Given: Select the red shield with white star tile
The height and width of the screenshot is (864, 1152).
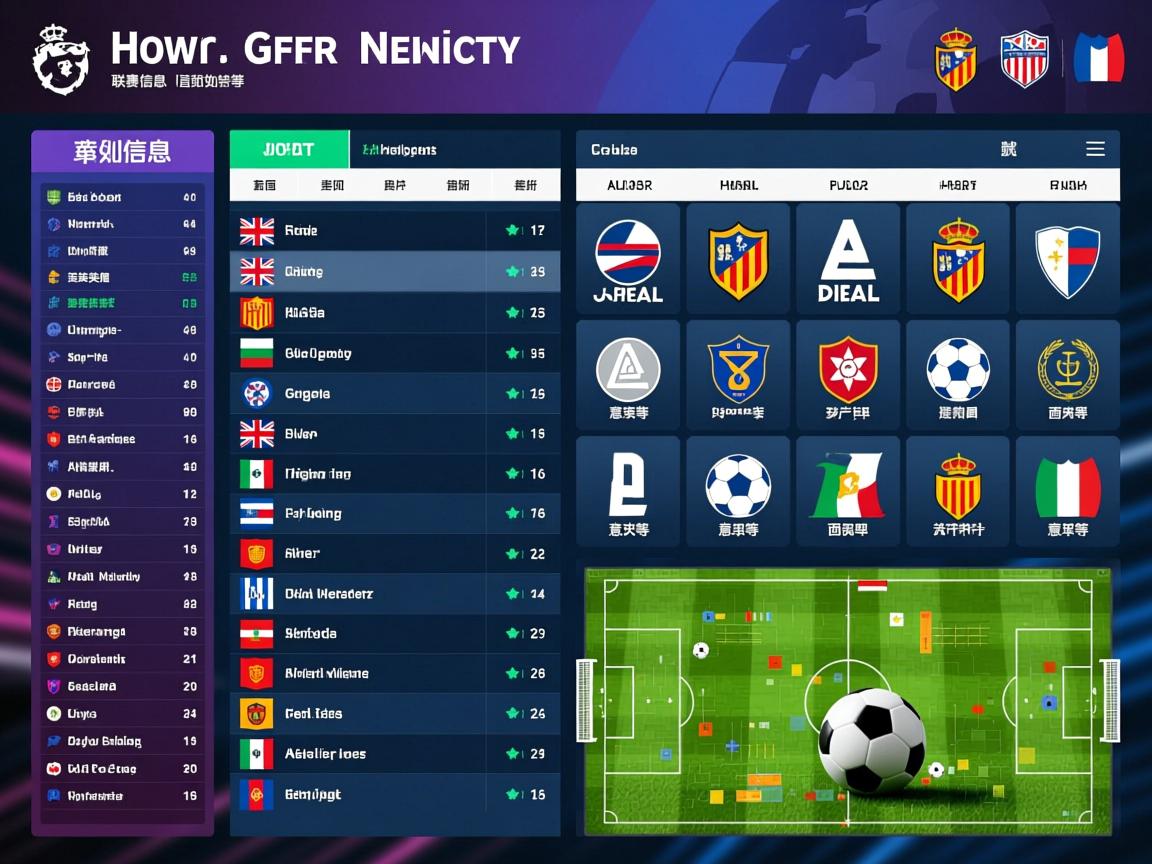Looking at the screenshot, I should [848, 376].
